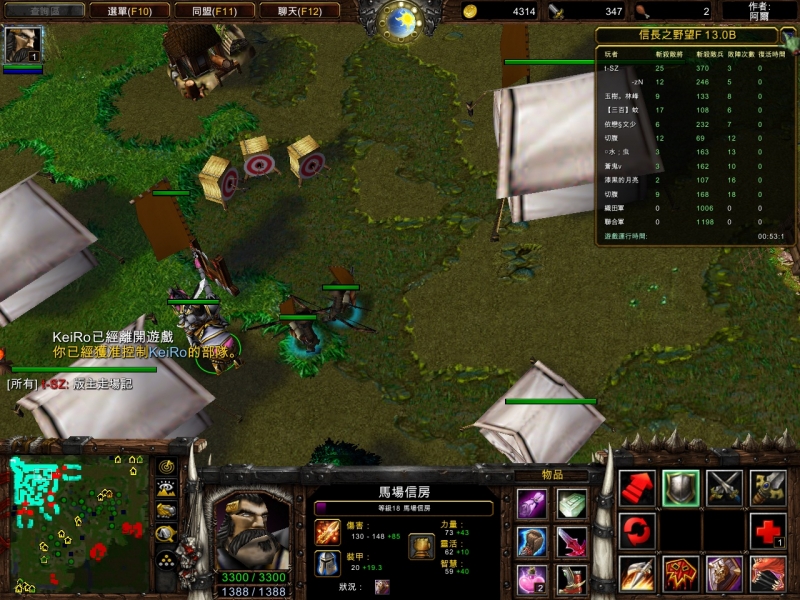Viewport: 800px width, 600px height.
Task: Toggle the minimap terrain display button
Action: coord(167,489)
